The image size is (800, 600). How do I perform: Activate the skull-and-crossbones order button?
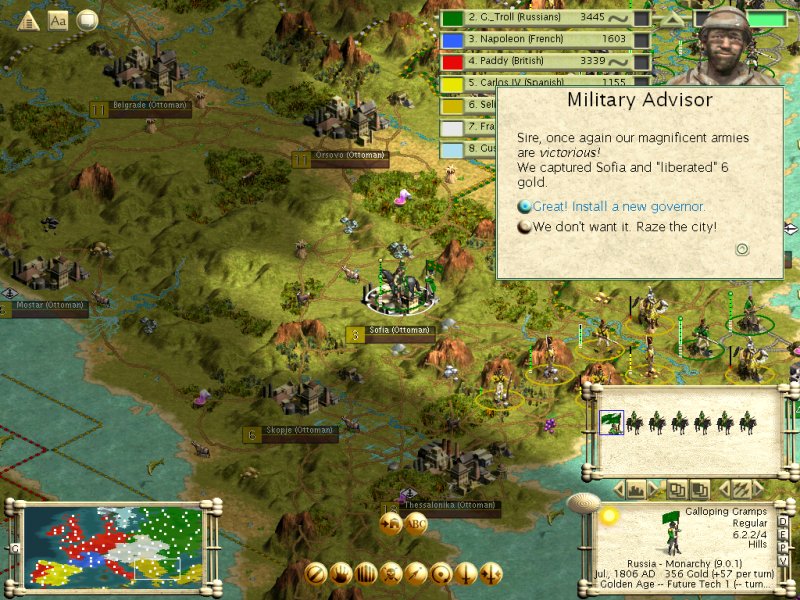coord(391,573)
